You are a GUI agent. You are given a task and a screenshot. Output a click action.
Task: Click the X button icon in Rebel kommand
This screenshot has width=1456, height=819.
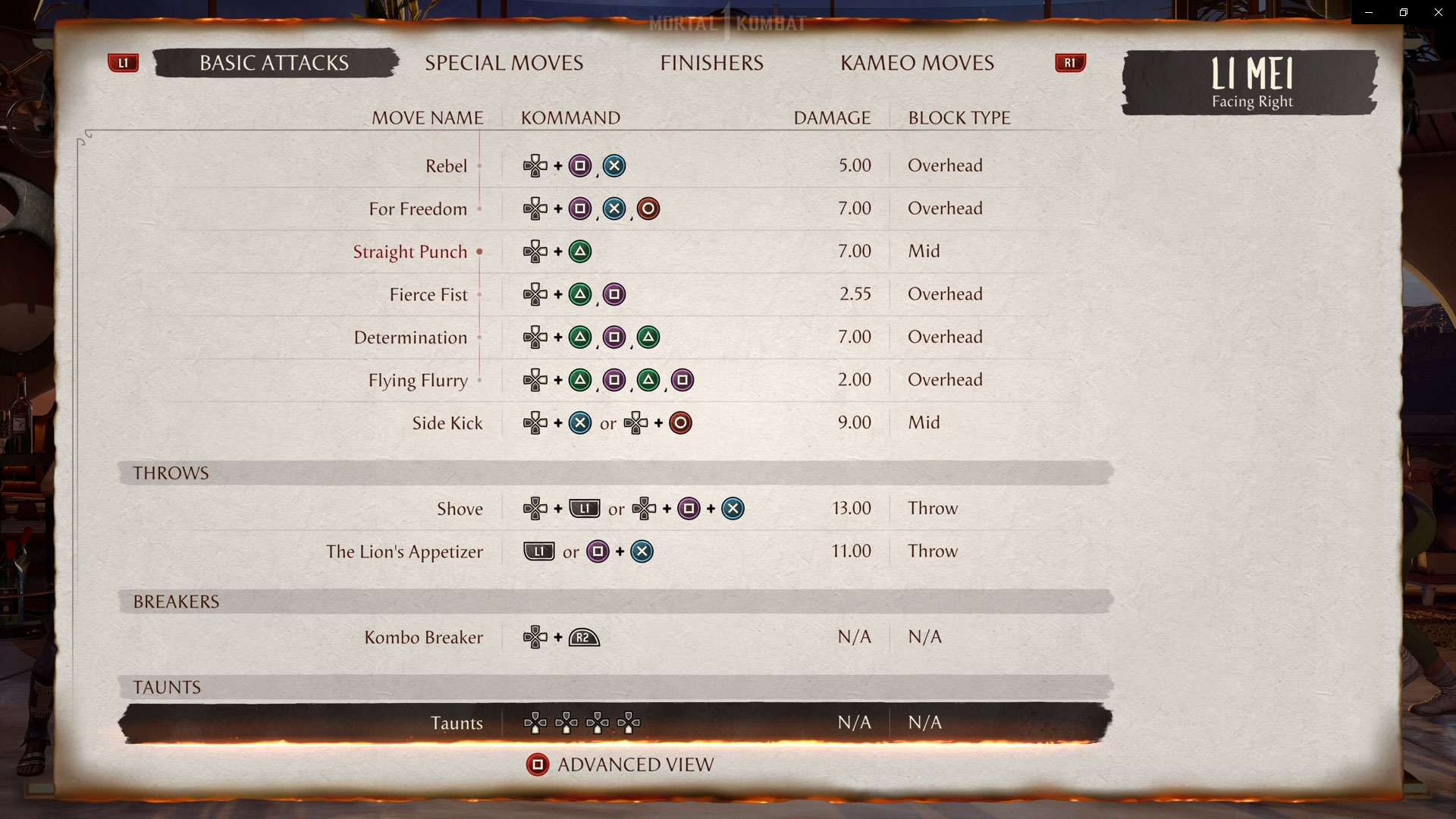point(614,165)
